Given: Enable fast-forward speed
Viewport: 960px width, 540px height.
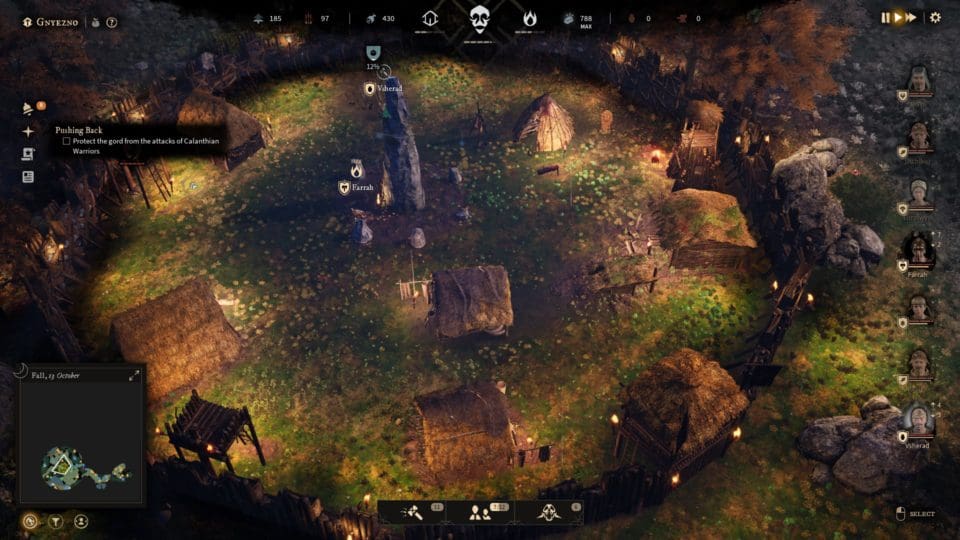Looking at the screenshot, I should [912, 17].
